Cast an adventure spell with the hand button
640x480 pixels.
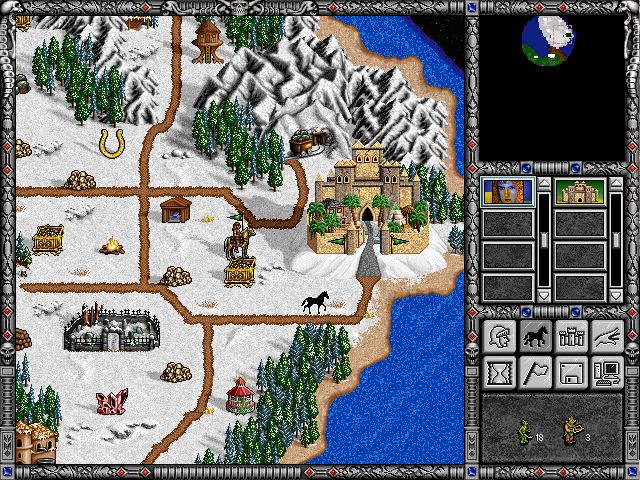pyautogui.click(x=606, y=338)
